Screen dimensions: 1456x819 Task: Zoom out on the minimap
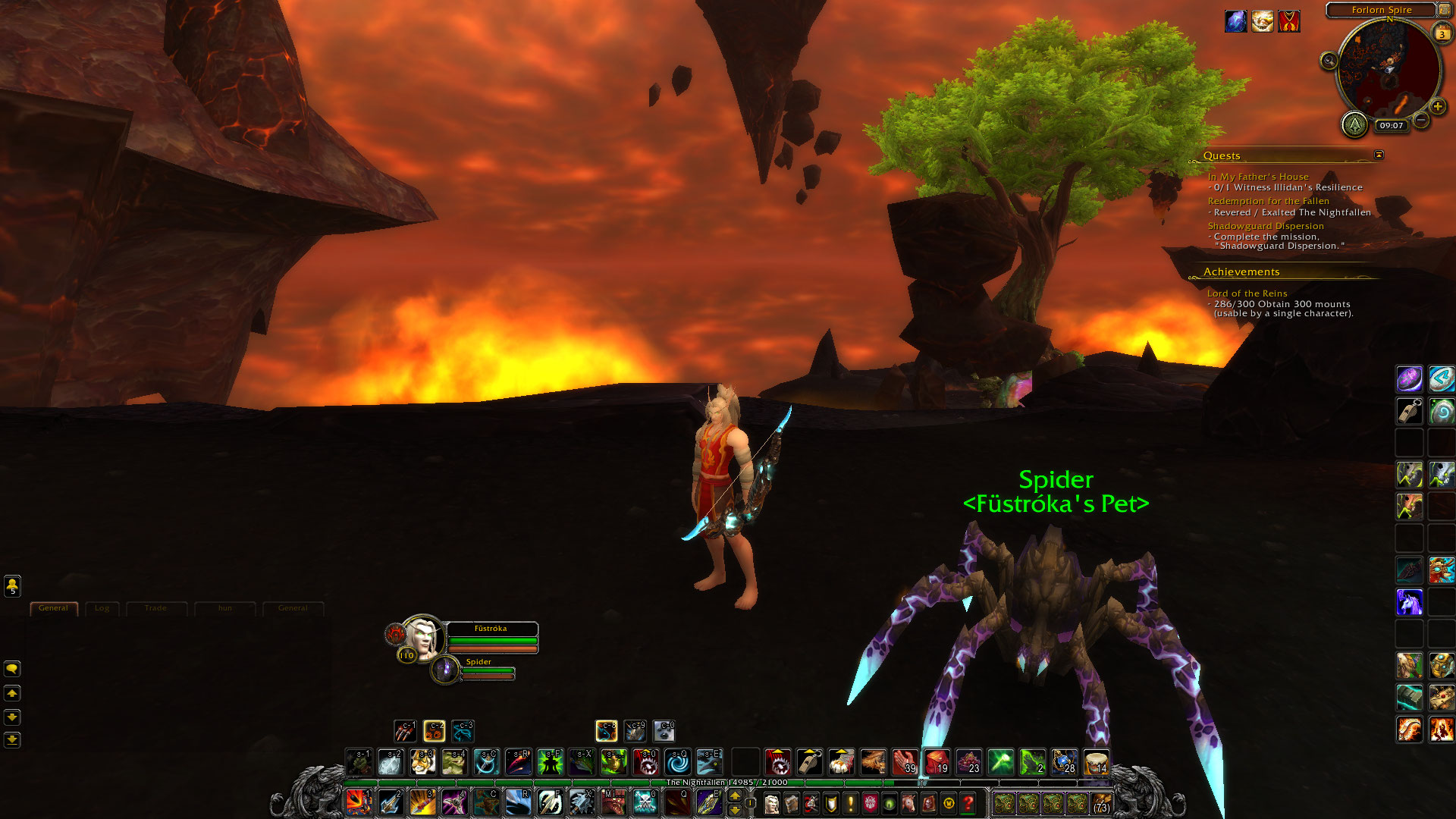point(1422,121)
